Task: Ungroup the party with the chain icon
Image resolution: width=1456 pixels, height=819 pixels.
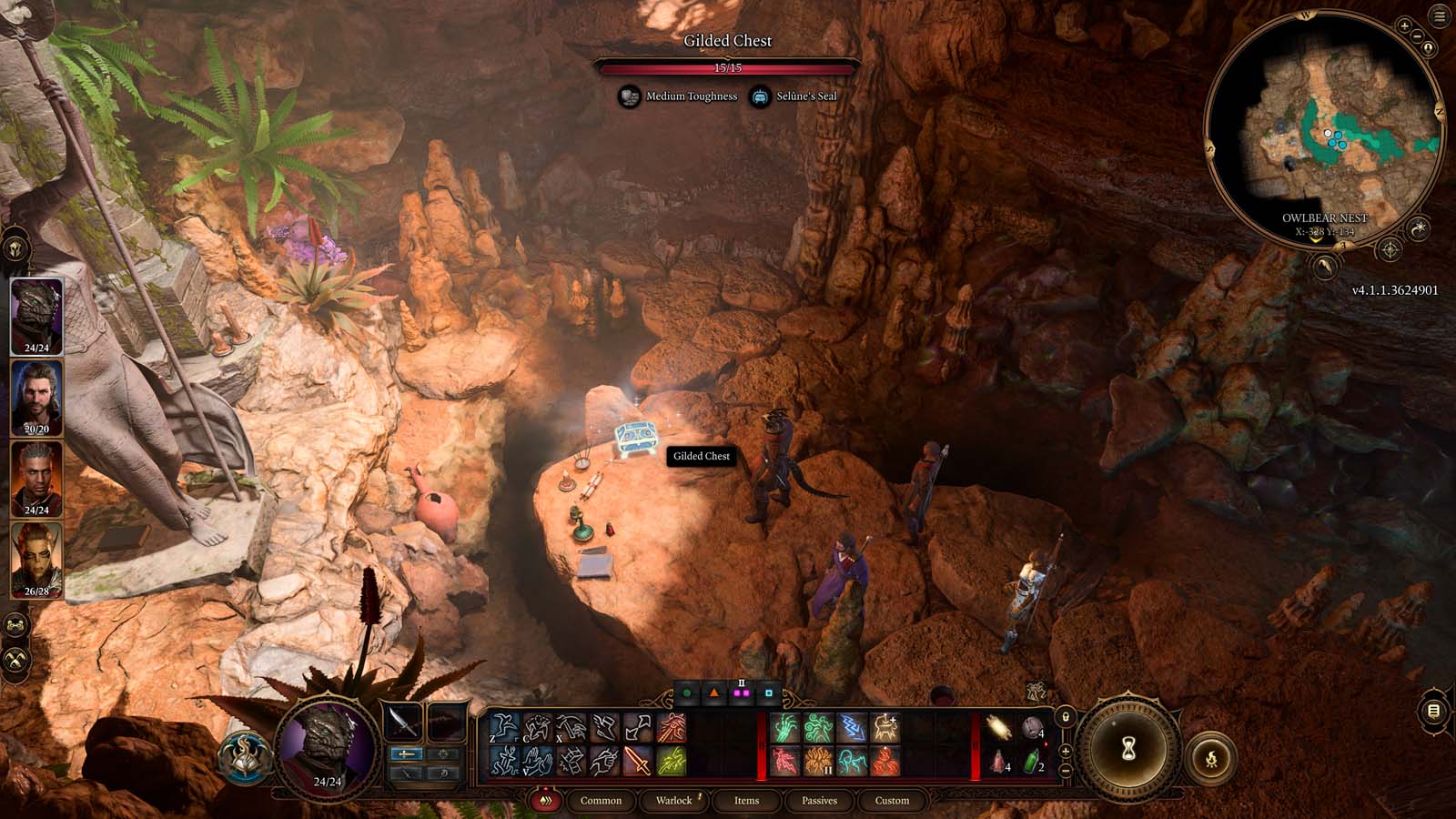Action: [15, 624]
